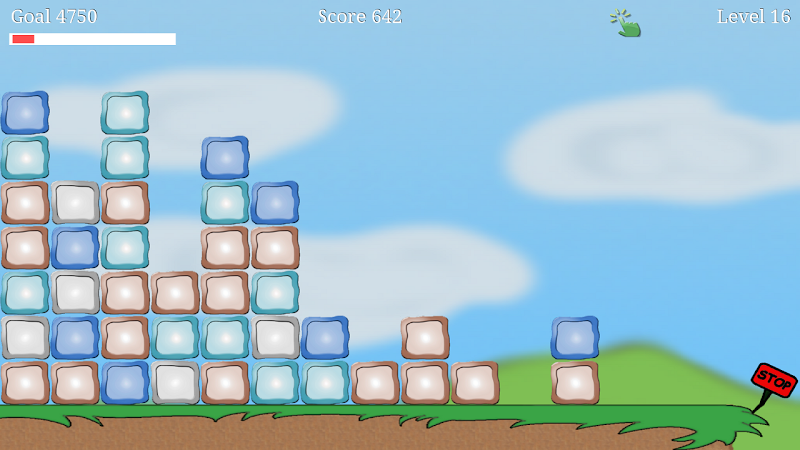Select the only blue block in the bottom row

point(125,383)
